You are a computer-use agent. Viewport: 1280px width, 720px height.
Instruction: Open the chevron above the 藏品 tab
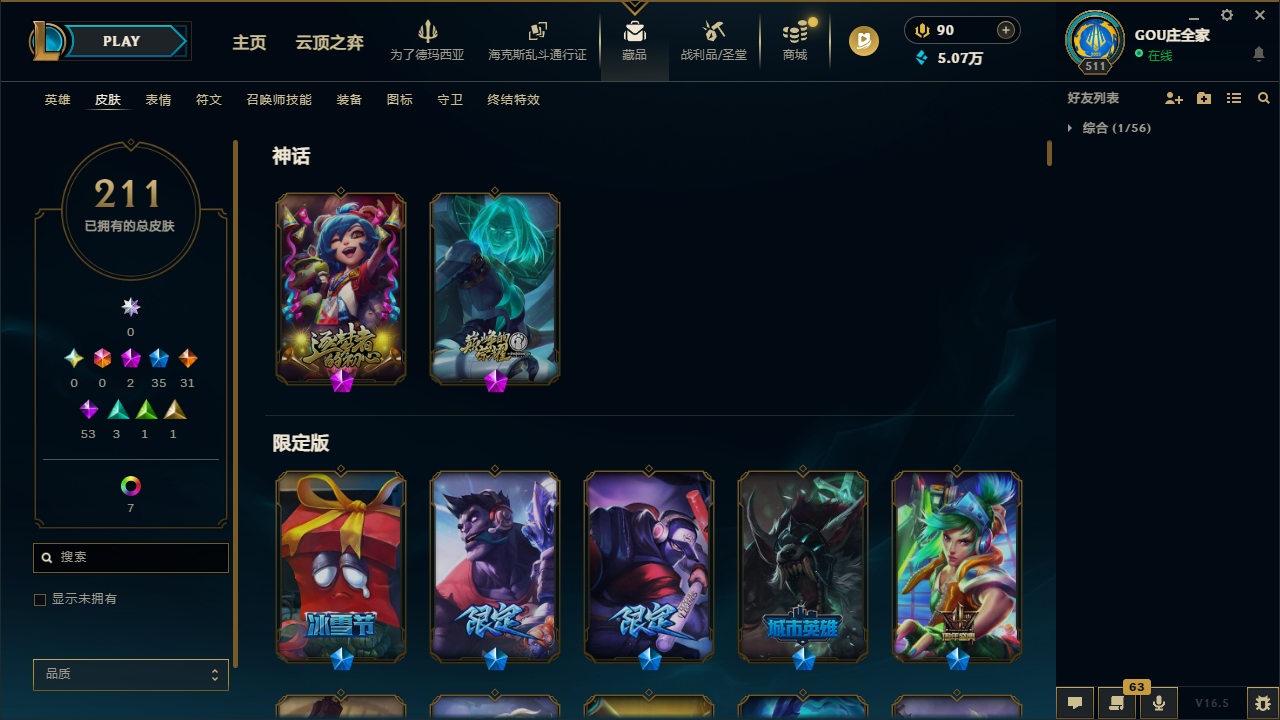[x=634, y=8]
